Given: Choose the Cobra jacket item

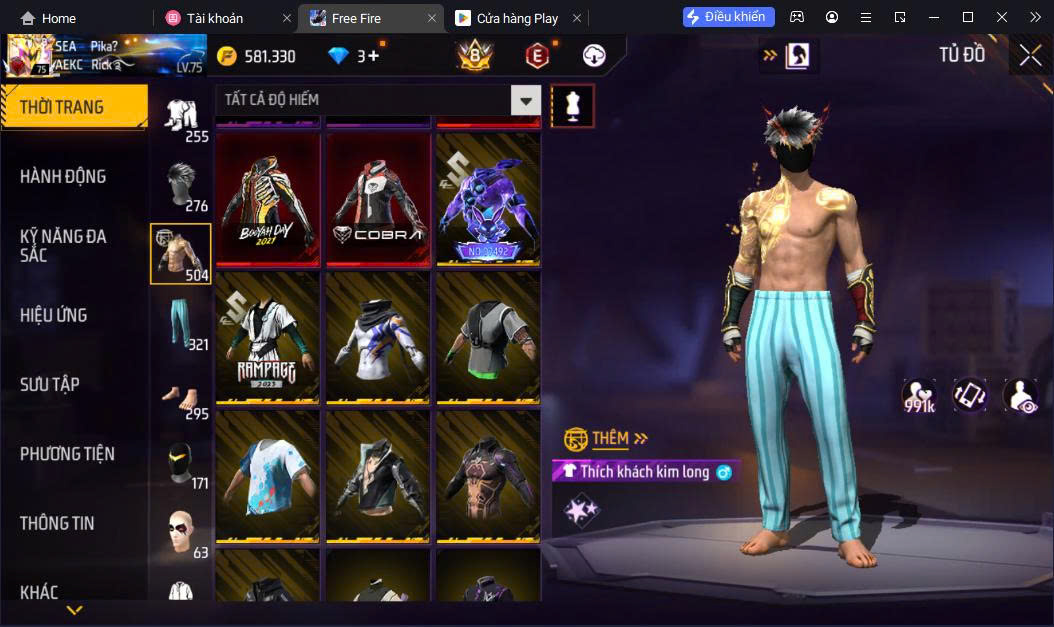Looking at the screenshot, I should click(378, 200).
